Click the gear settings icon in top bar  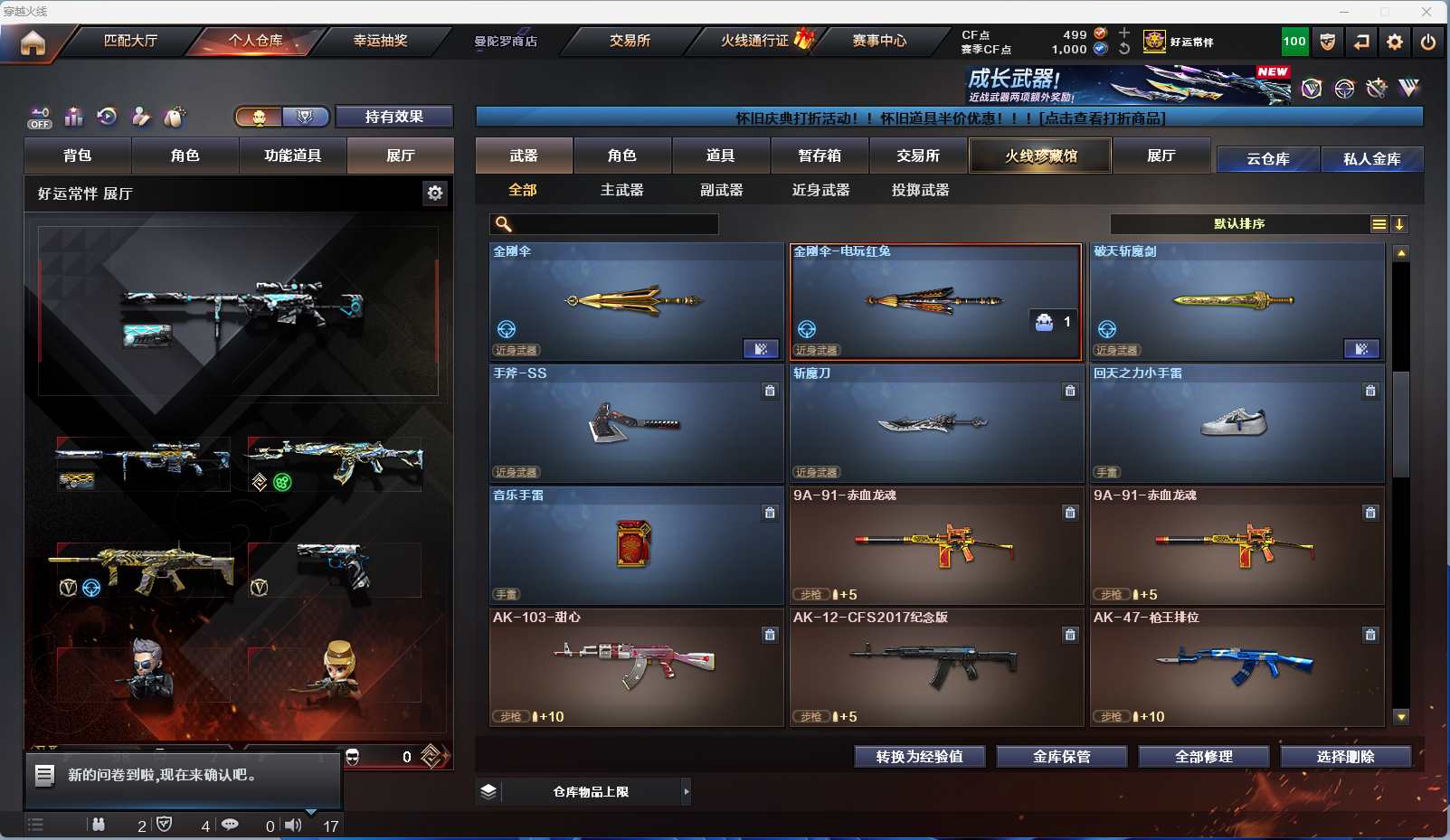click(1395, 42)
